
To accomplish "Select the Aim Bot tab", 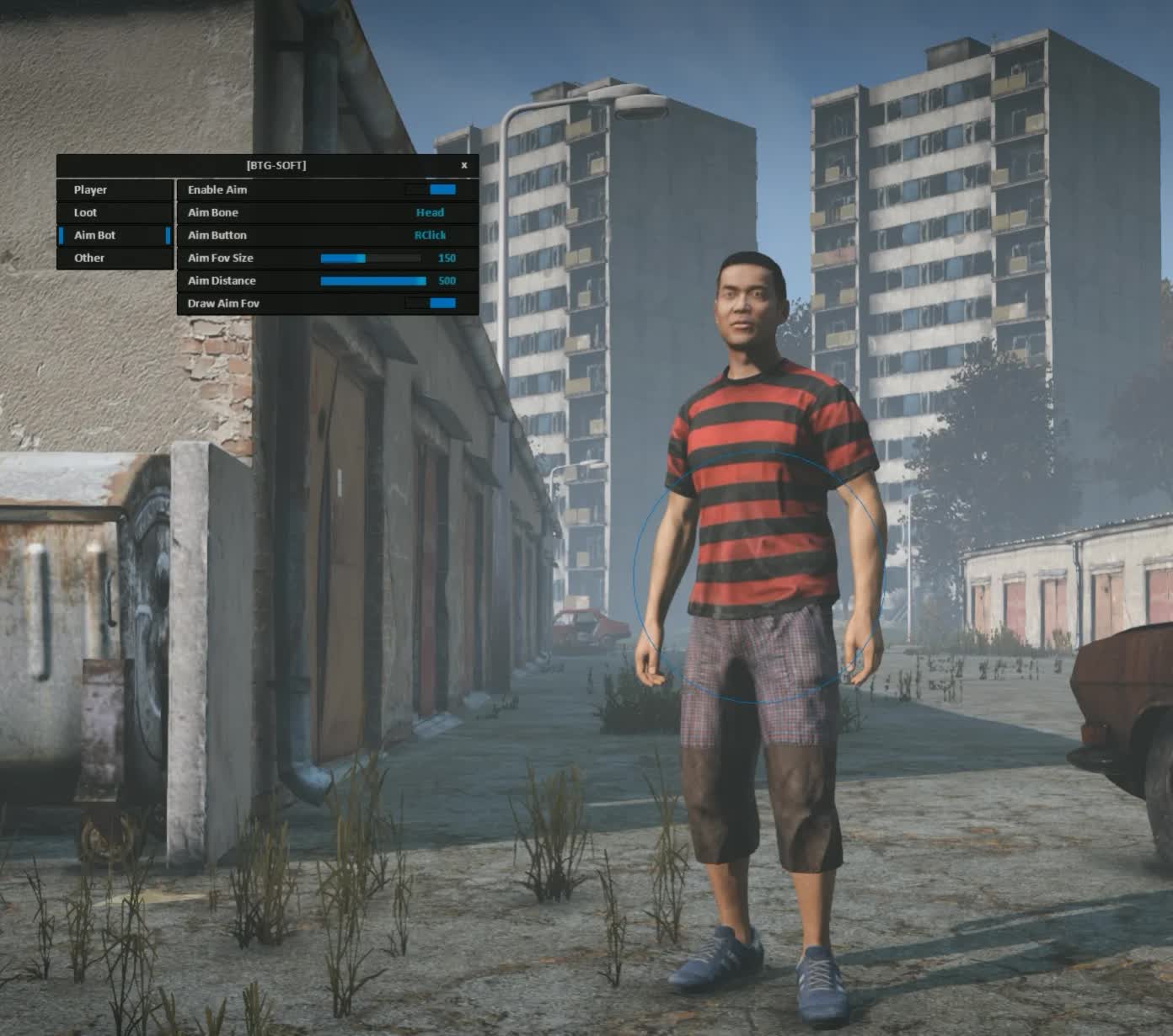I will pyautogui.click(x=115, y=236).
